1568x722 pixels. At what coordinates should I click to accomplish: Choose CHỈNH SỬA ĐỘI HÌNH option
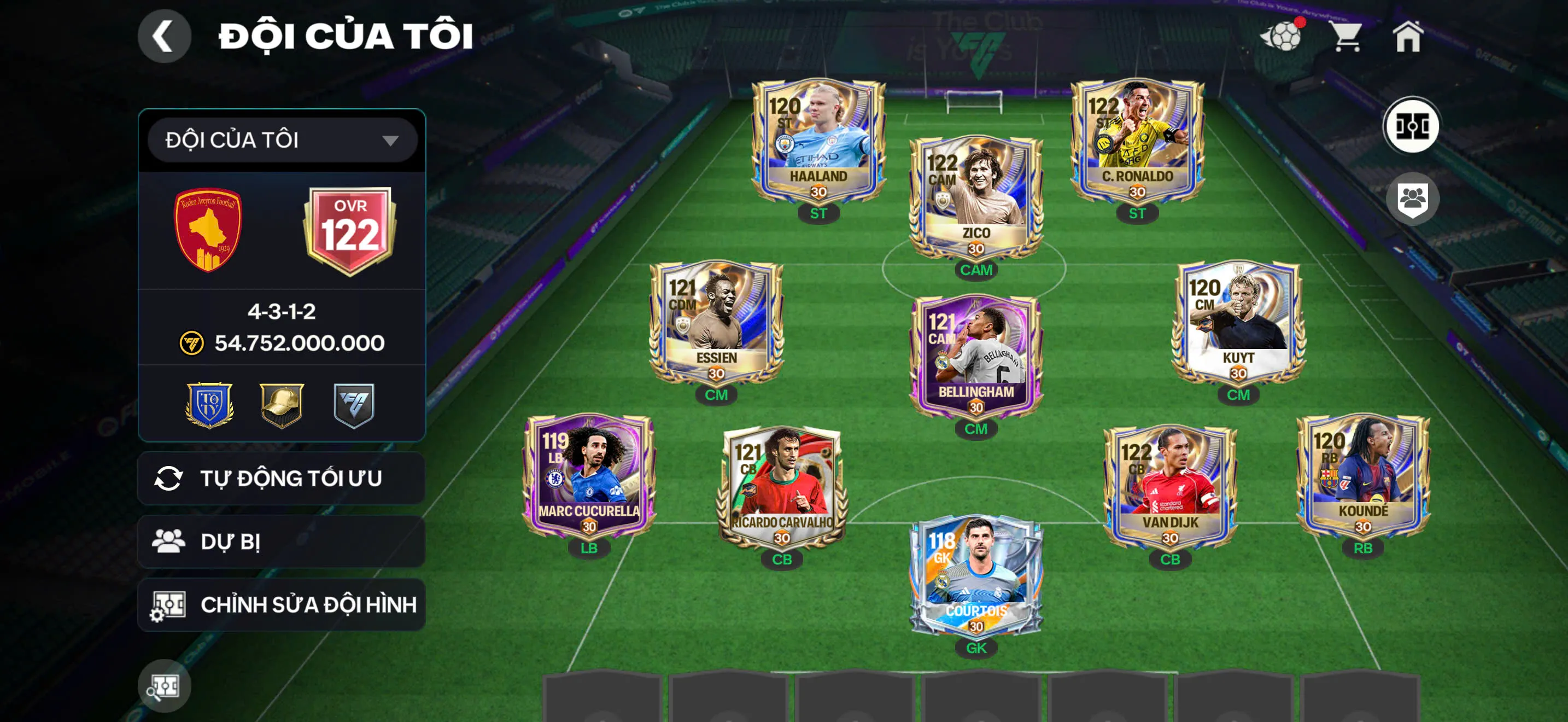[282, 604]
